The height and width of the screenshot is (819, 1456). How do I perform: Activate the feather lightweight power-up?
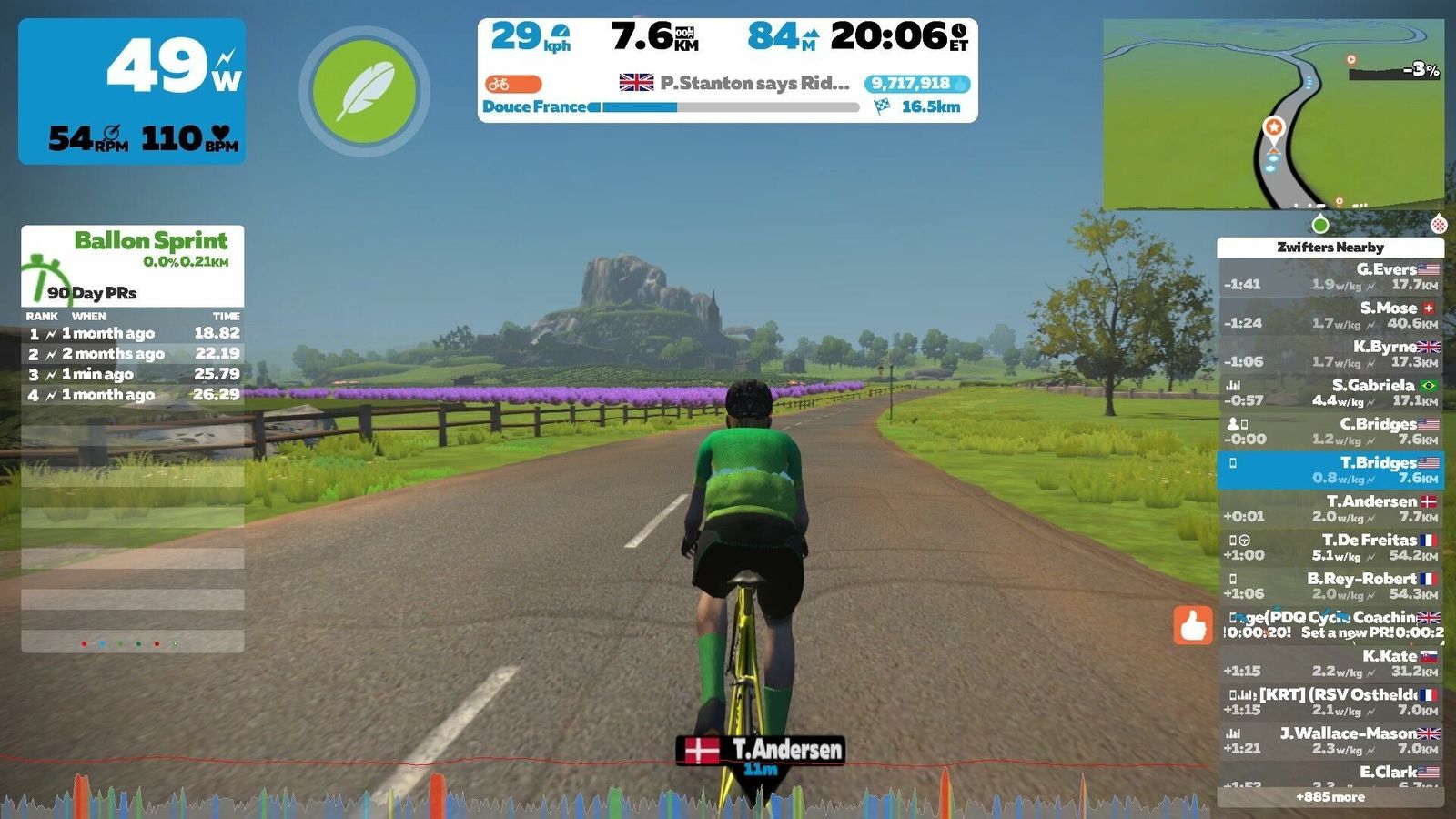(364, 91)
